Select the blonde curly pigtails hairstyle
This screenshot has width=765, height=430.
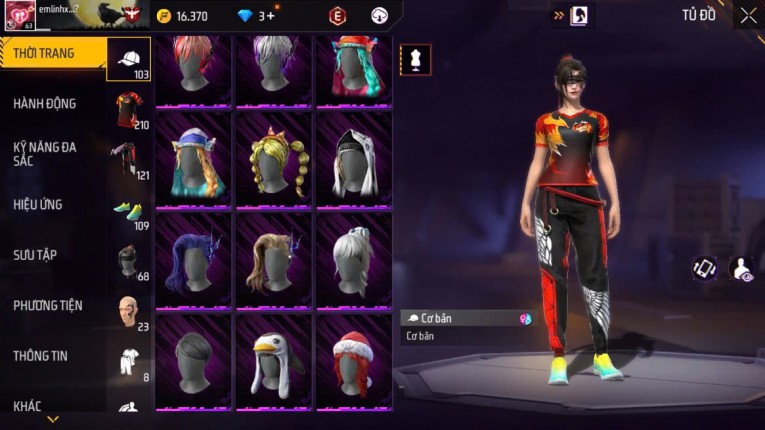click(x=274, y=160)
